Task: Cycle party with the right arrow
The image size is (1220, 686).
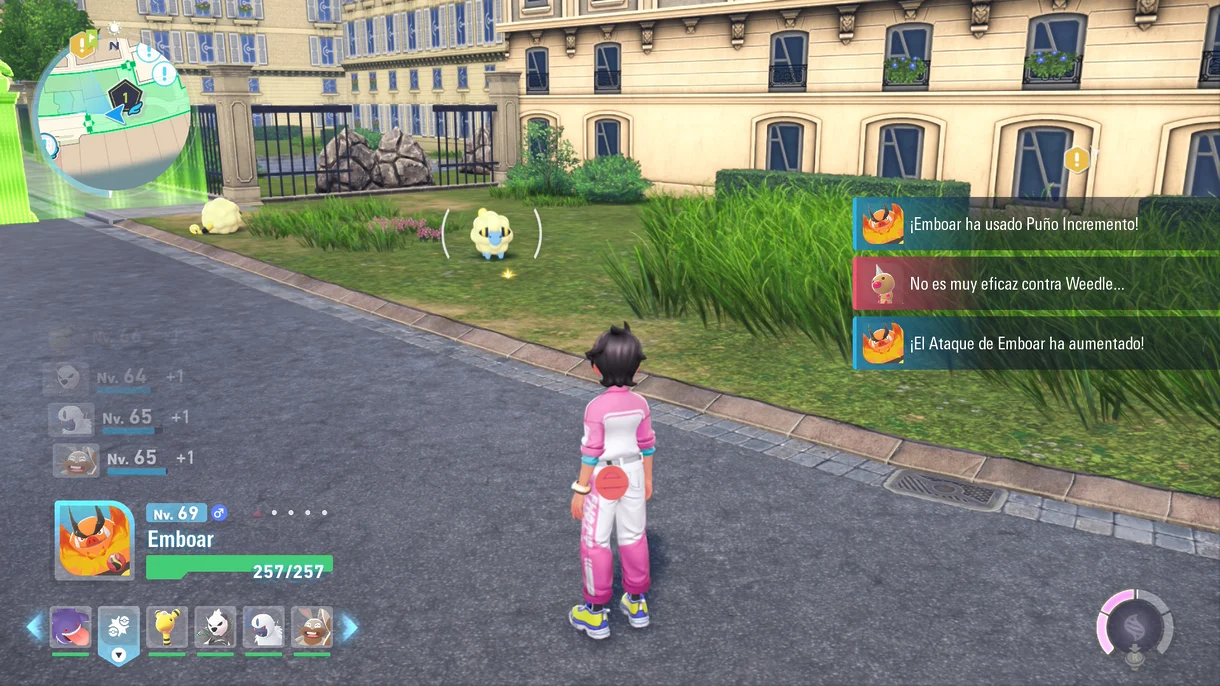Action: (350, 627)
